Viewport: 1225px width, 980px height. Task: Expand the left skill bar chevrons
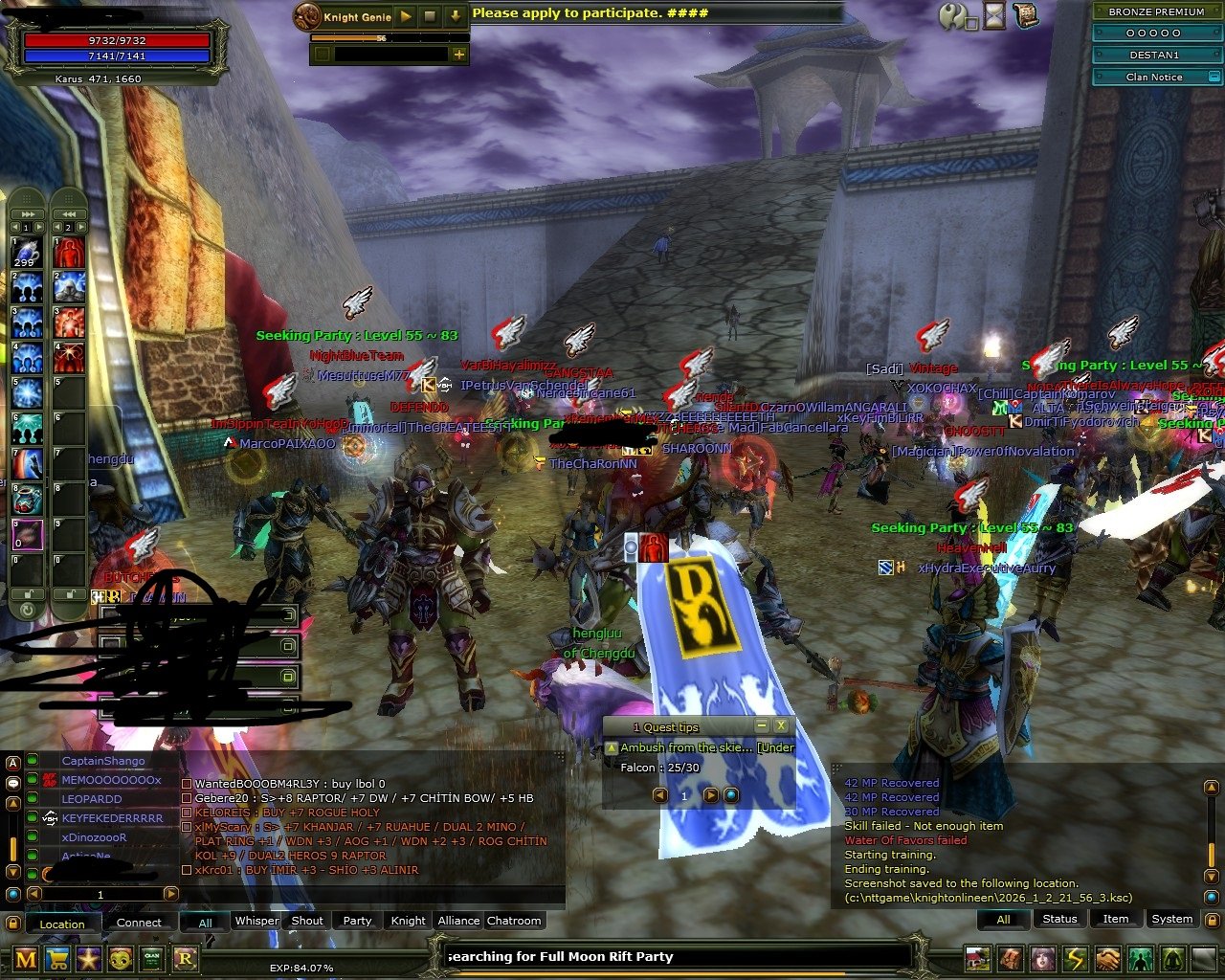click(27, 214)
